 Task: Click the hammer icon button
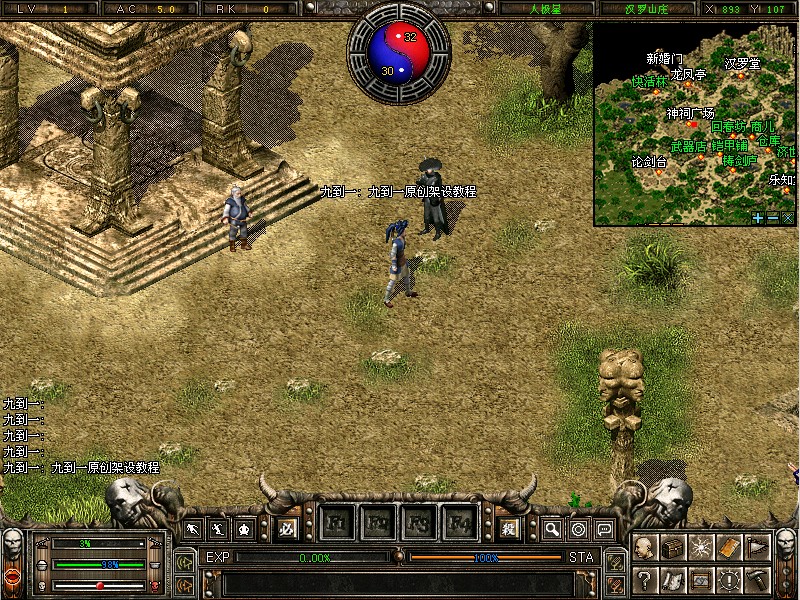(757, 578)
